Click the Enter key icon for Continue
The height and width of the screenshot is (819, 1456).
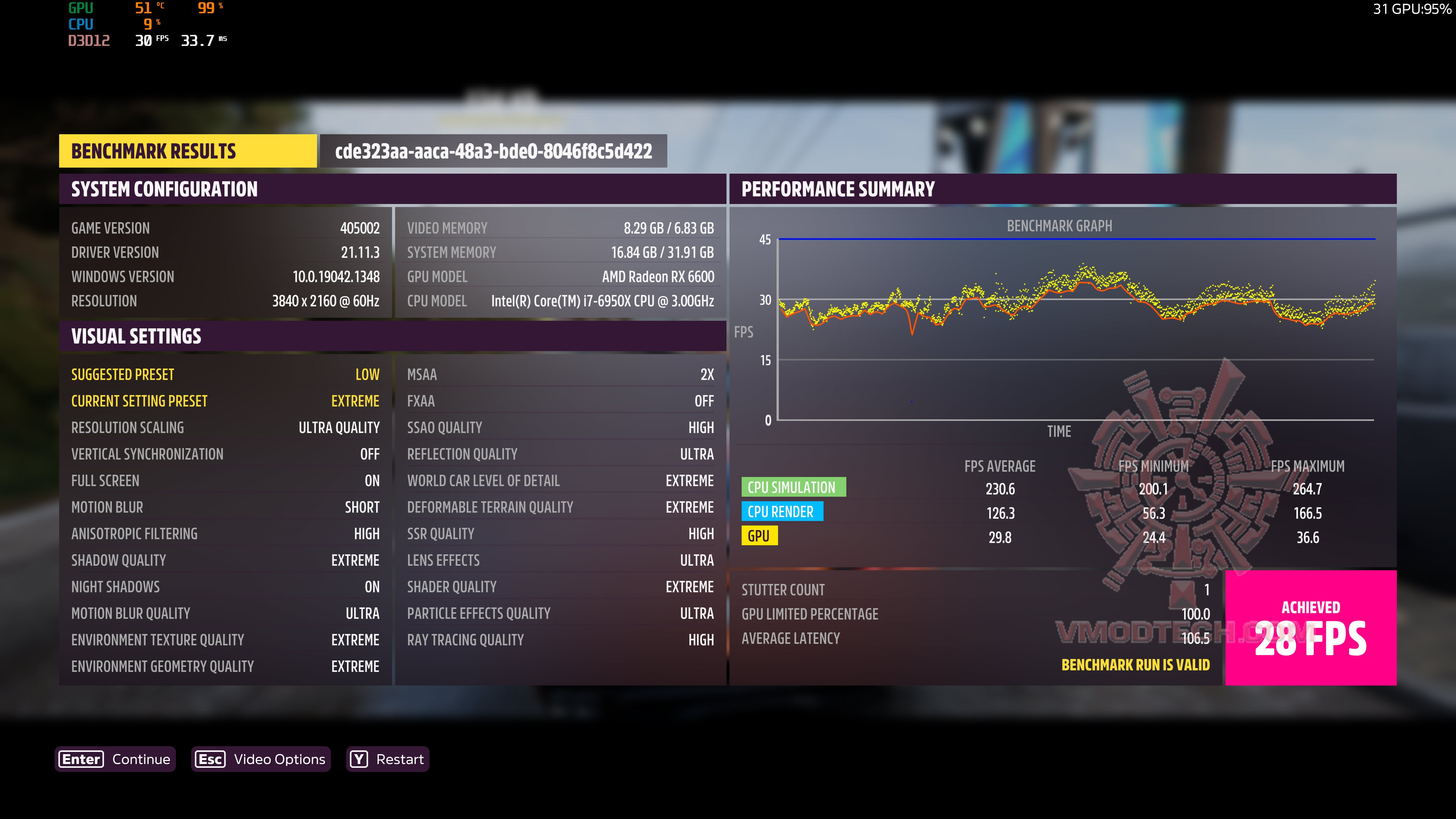(81, 759)
